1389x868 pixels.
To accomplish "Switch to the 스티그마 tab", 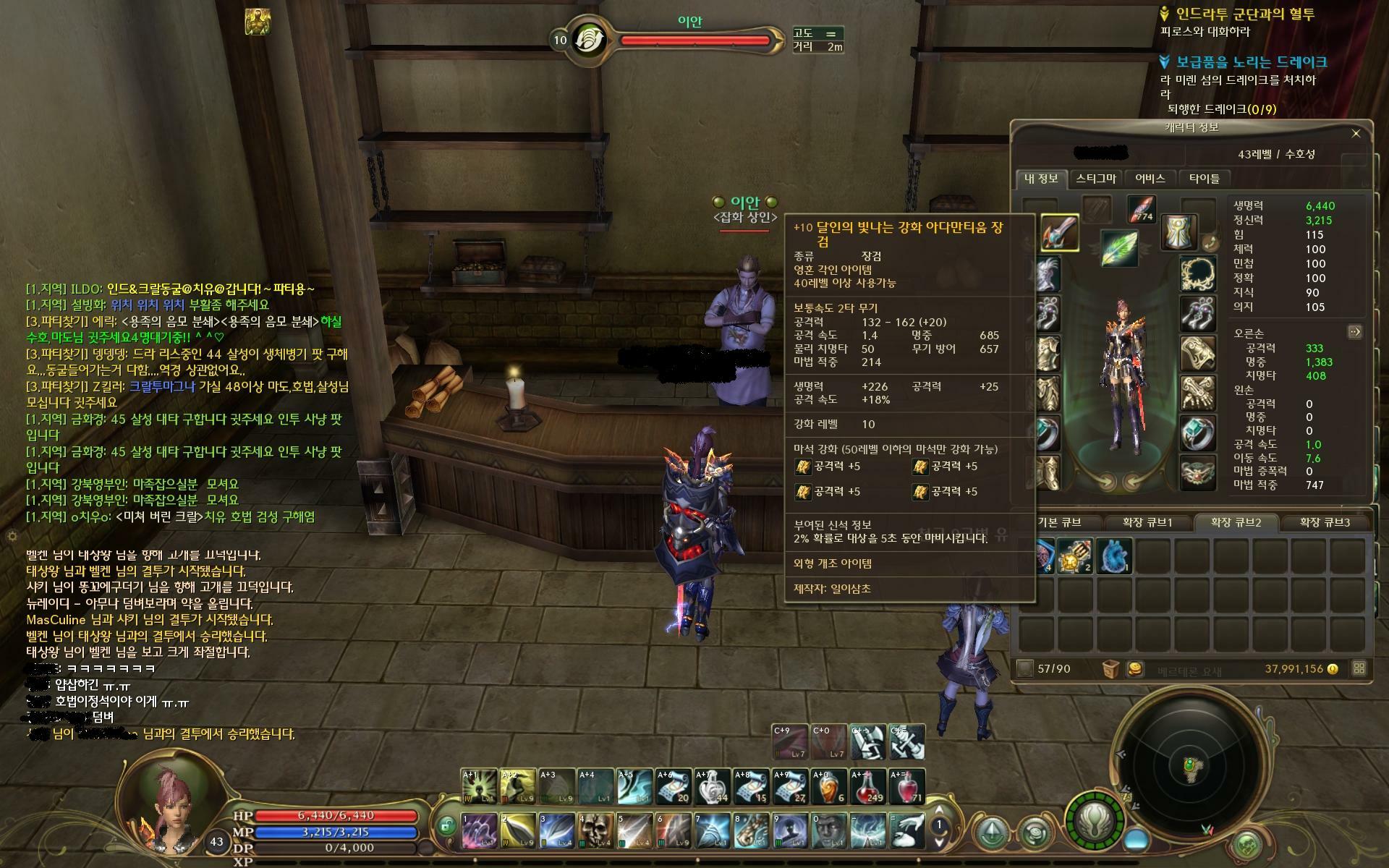I will [1095, 178].
